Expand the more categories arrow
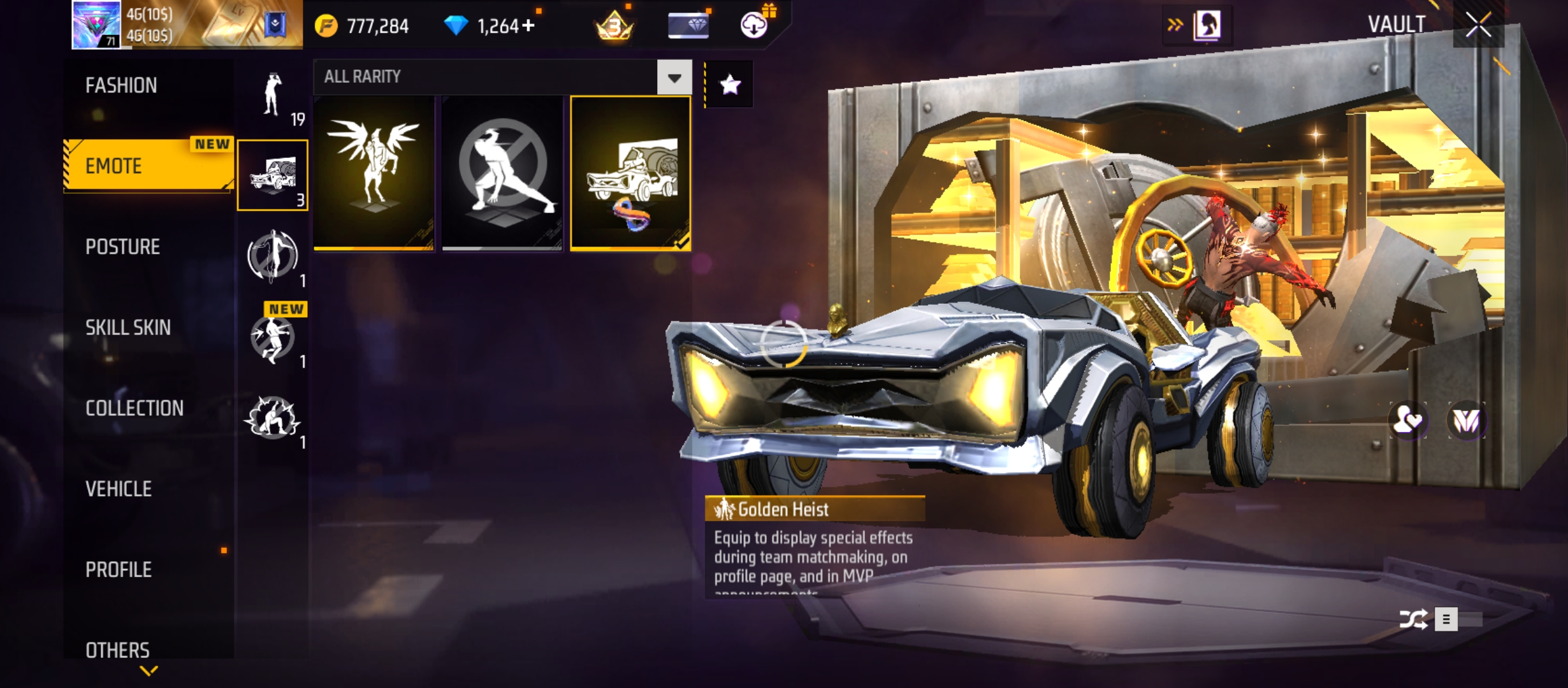1568x688 pixels. click(x=149, y=671)
